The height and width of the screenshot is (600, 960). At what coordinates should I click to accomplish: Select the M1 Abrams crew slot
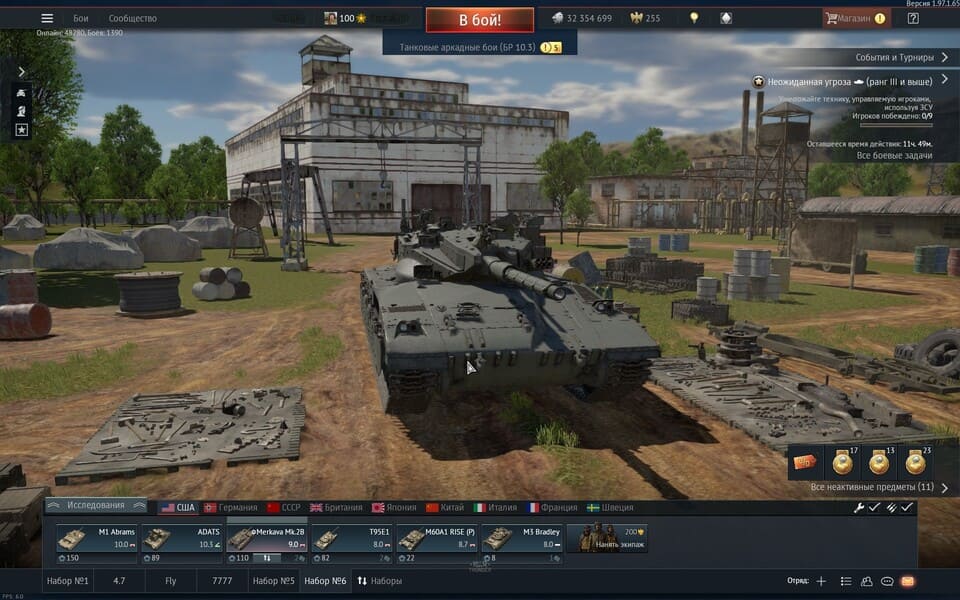point(97,539)
